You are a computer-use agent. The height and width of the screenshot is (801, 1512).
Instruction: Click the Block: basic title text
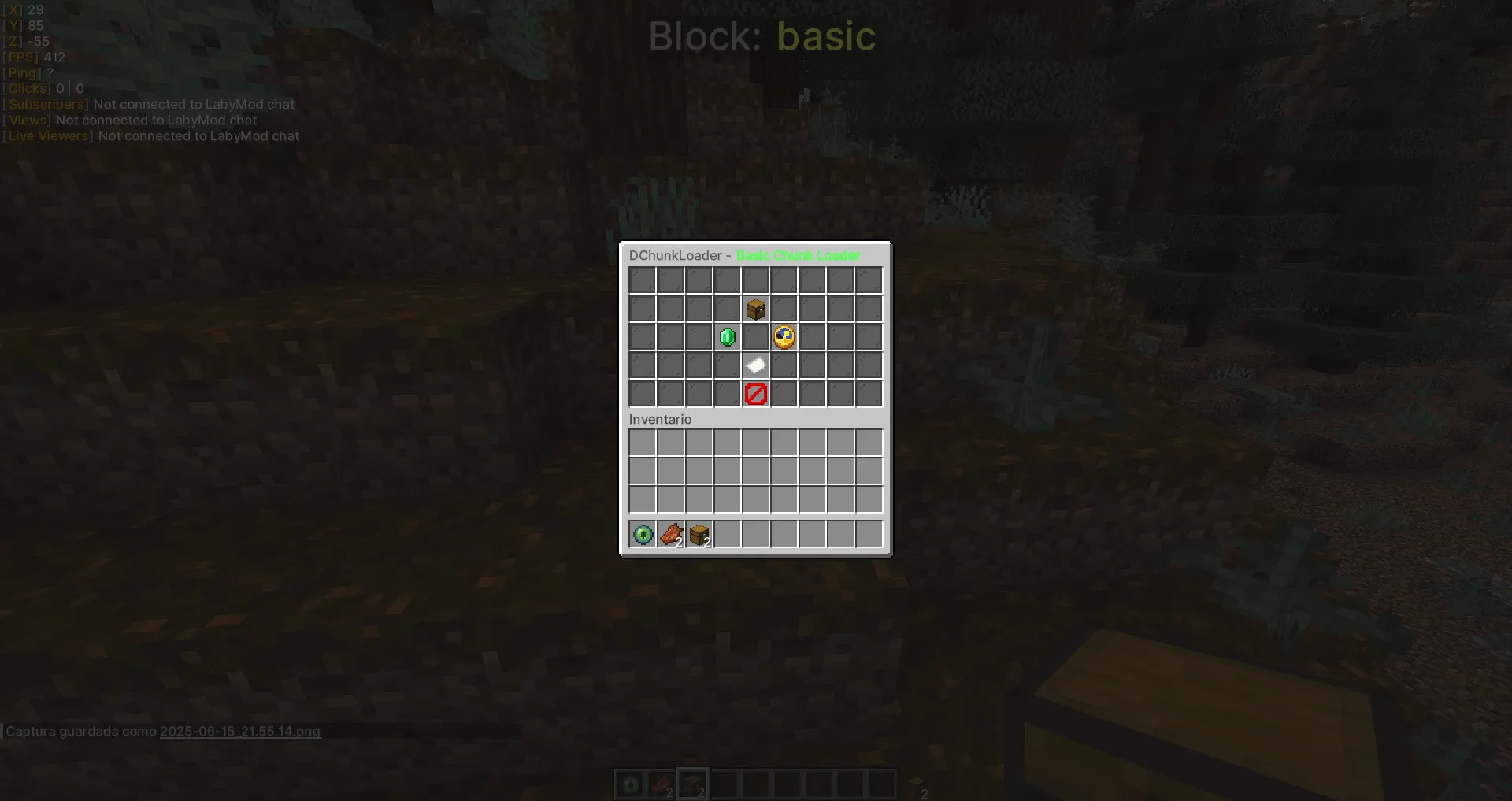point(762,36)
